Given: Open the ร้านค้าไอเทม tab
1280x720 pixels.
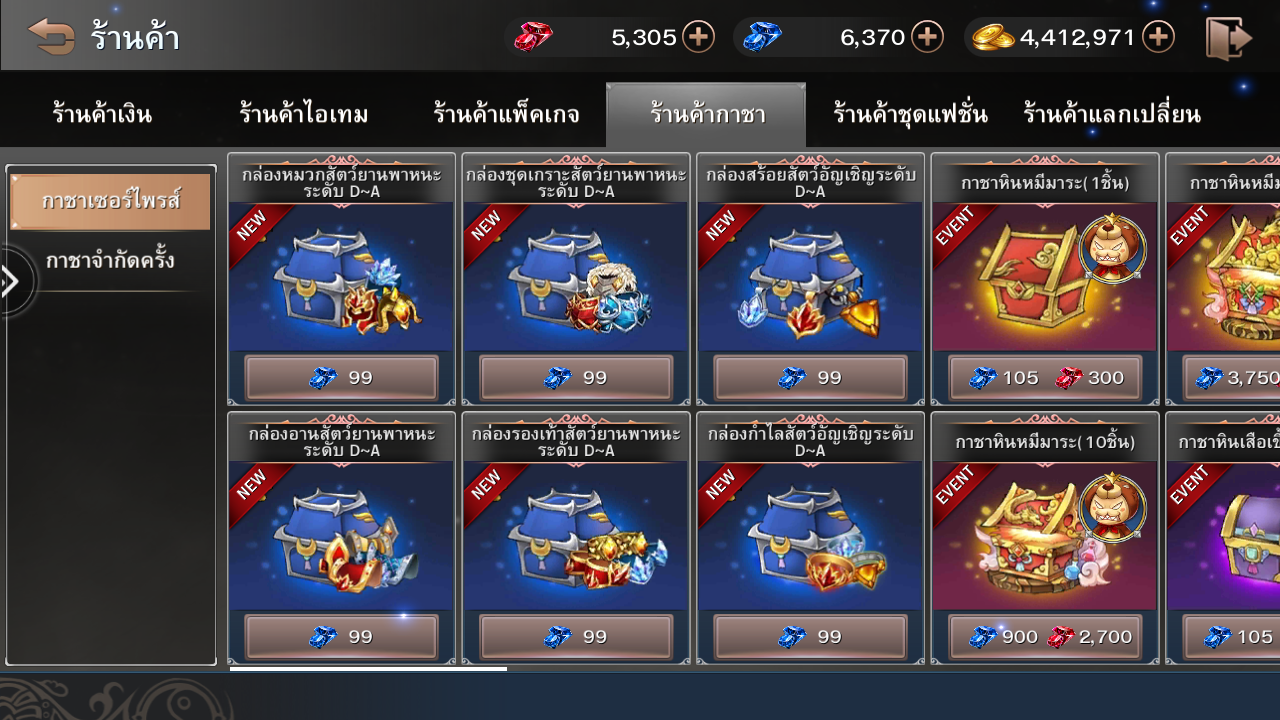Looking at the screenshot, I should (304, 114).
